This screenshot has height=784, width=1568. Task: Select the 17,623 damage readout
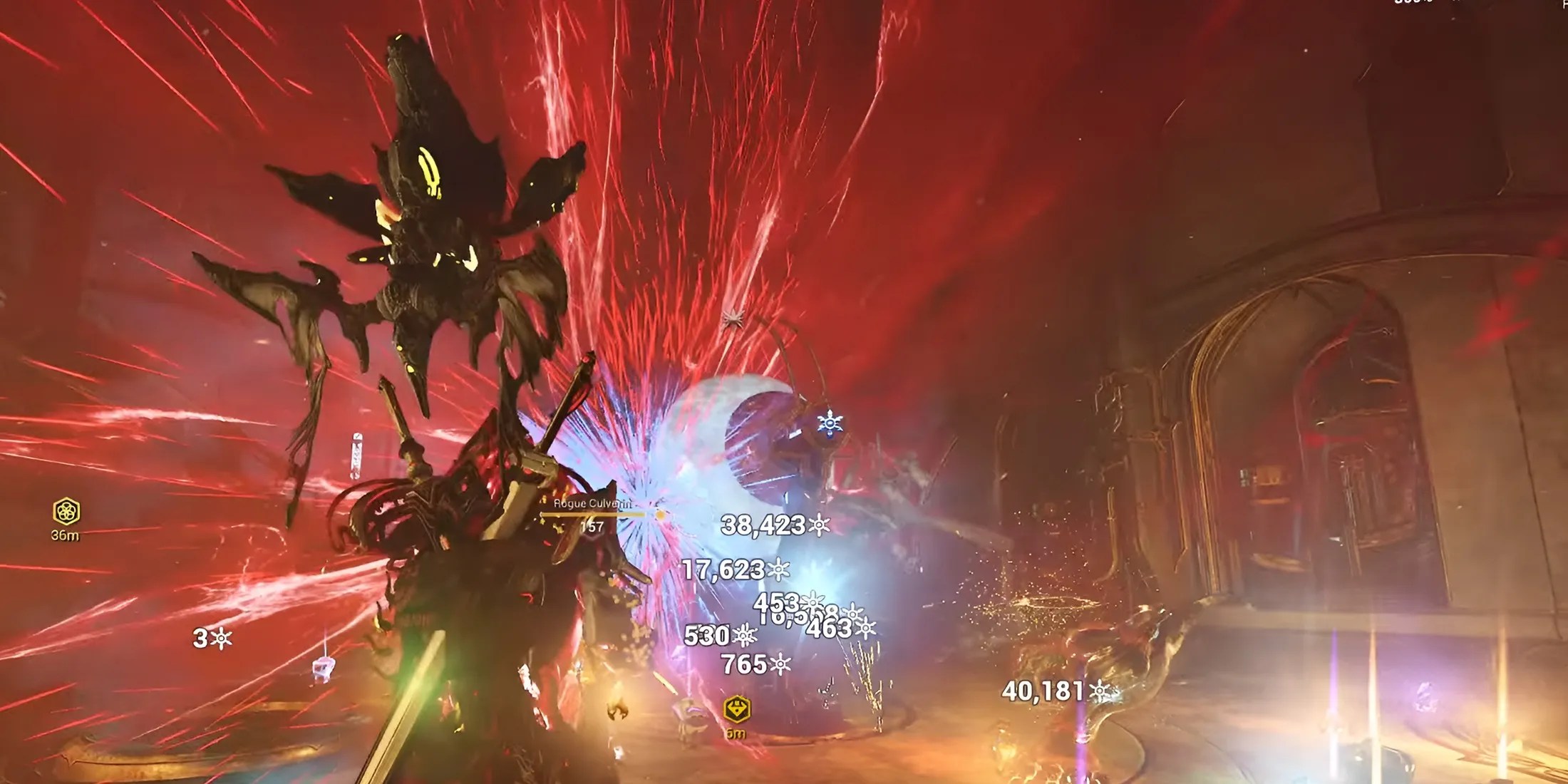click(x=723, y=569)
